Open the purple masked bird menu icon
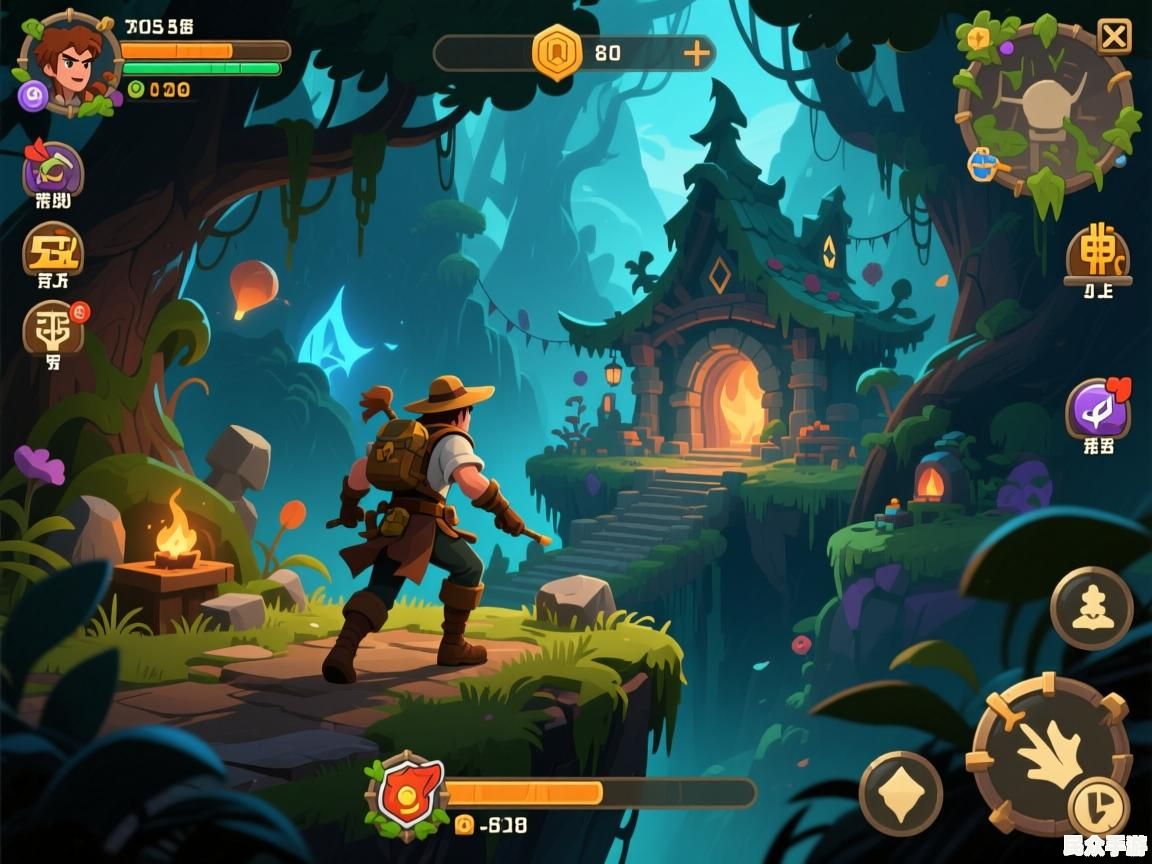1152x864 pixels. tap(53, 169)
